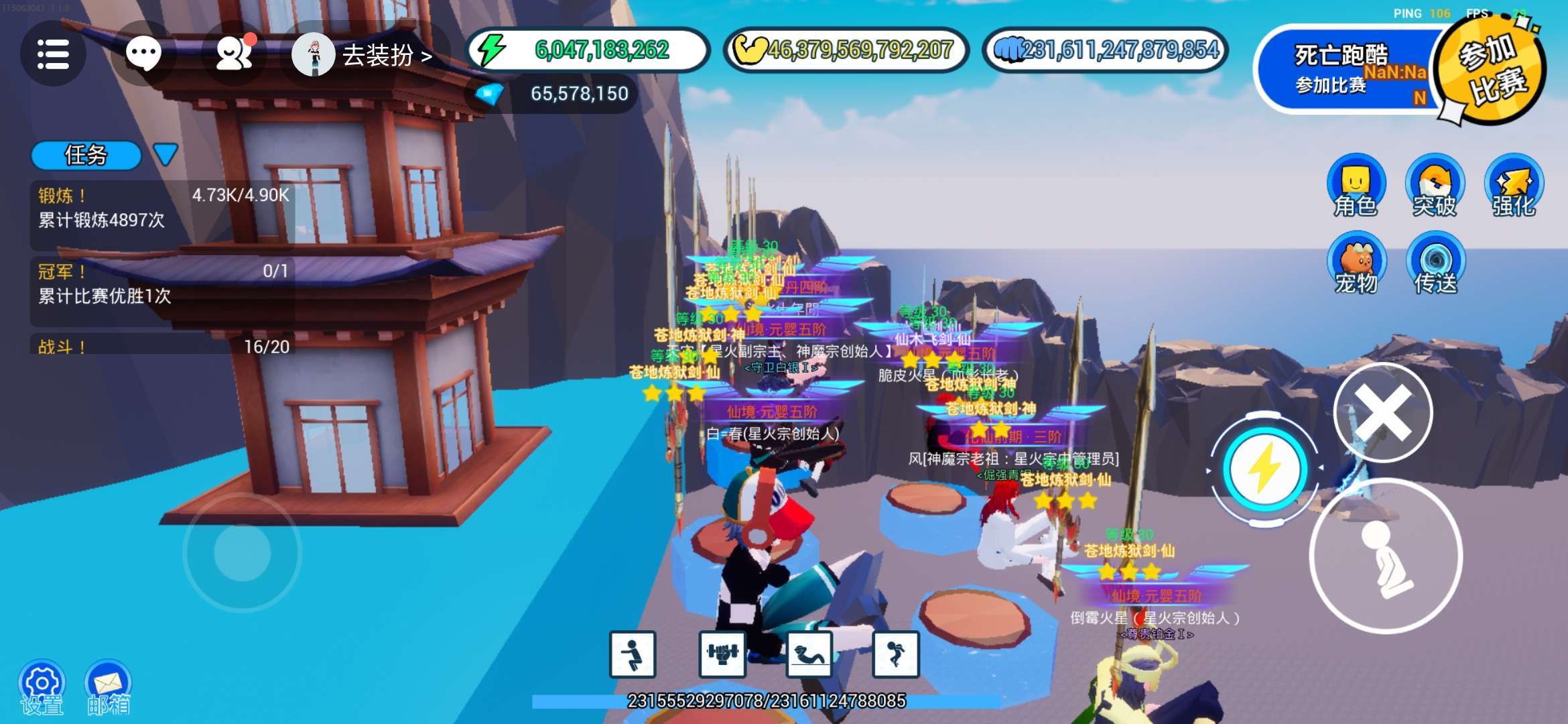Go to the 去装扮 dress-up screen
The width and height of the screenshot is (1568, 724).
click(x=365, y=55)
